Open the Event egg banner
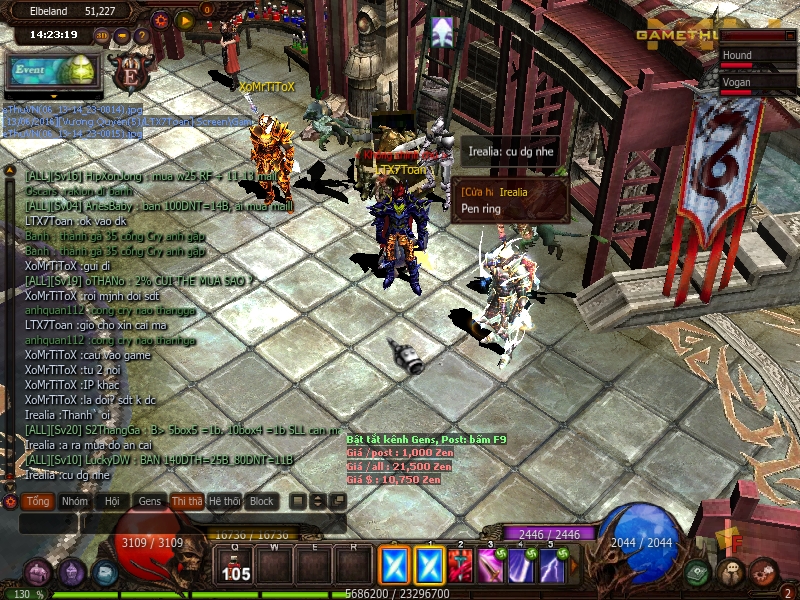Screen dimensions: 800x600 pyautogui.click(x=52, y=69)
